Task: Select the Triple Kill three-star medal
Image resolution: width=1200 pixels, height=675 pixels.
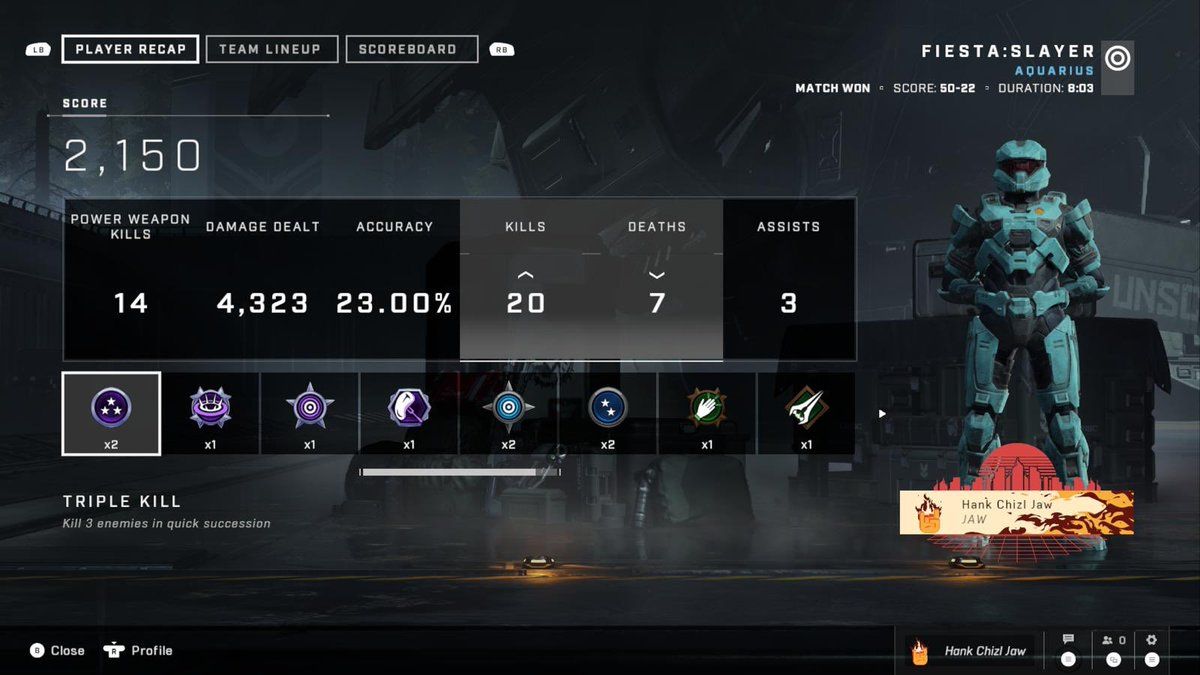Action: [111, 413]
